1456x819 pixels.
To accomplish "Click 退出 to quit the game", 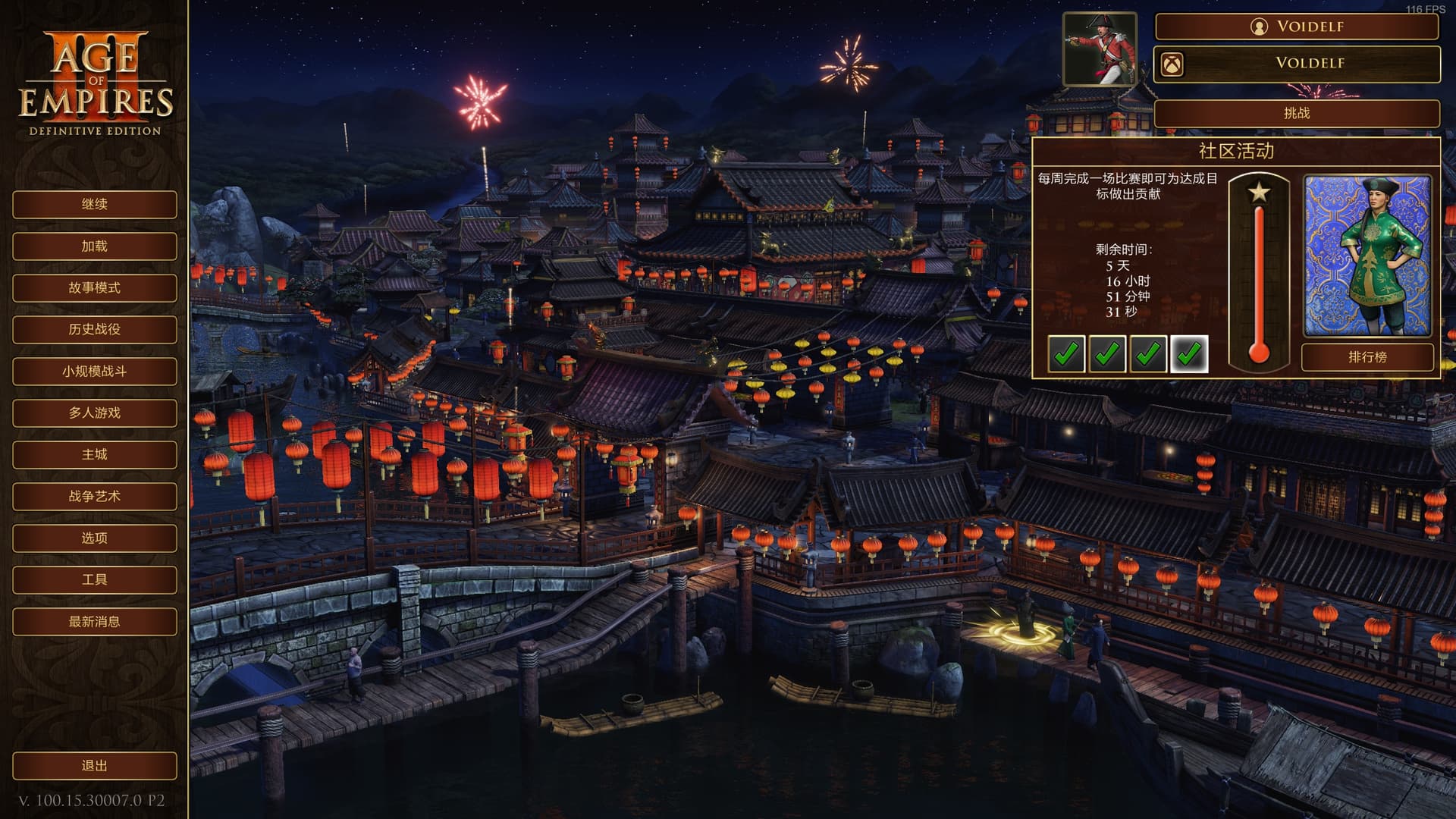I will [x=95, y=766].
